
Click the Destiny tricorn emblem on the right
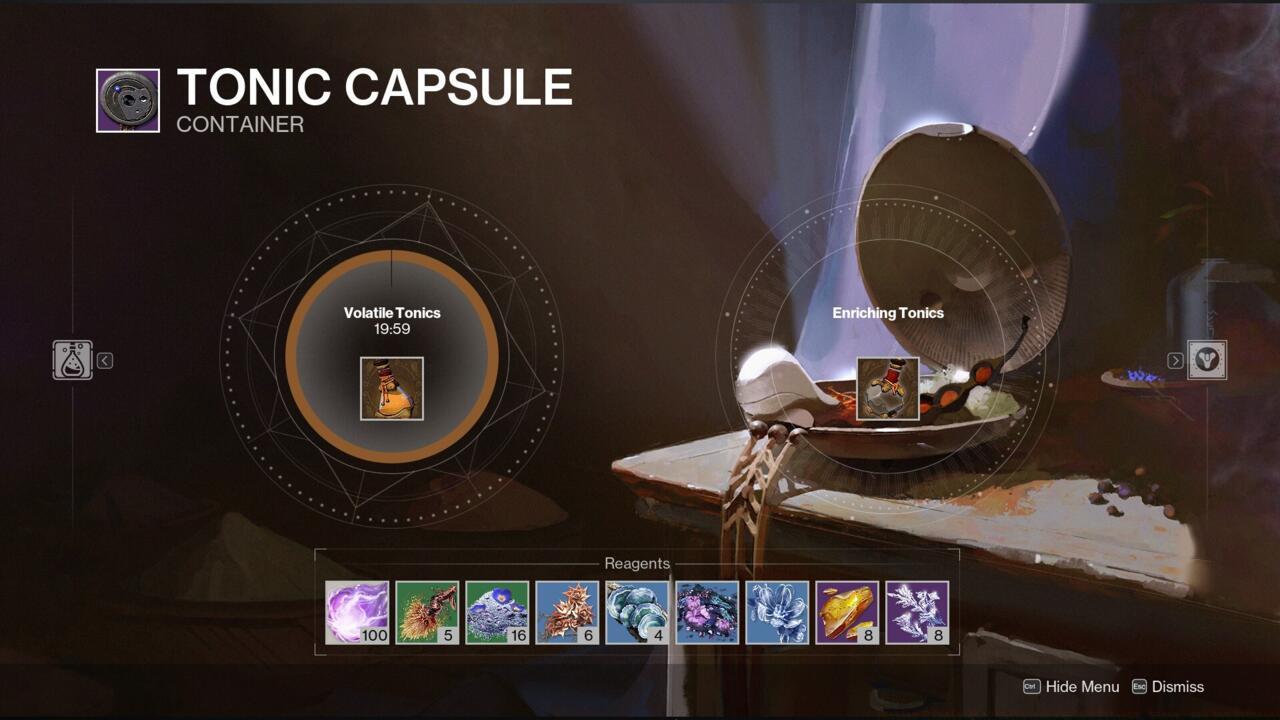click(1208, 359)
